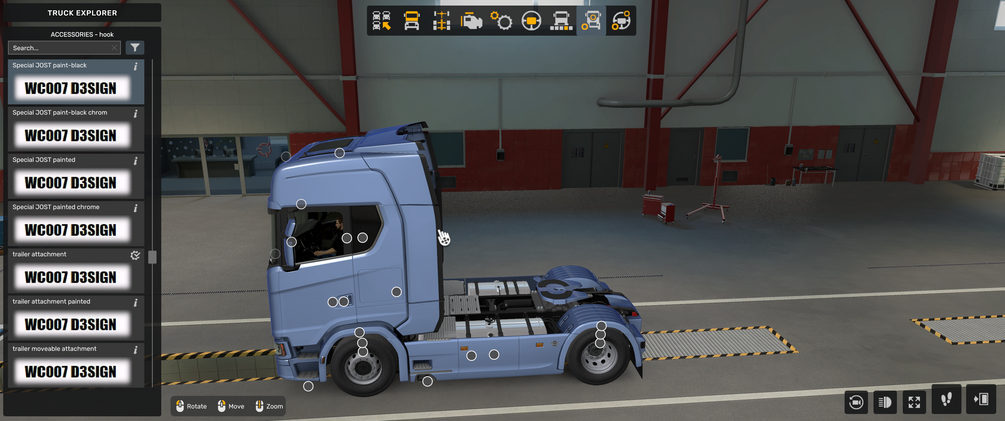The width and height of the screenshot is (1005, 421).
Task: Open the truck selection icon with arrow
Action: [381, 21]
